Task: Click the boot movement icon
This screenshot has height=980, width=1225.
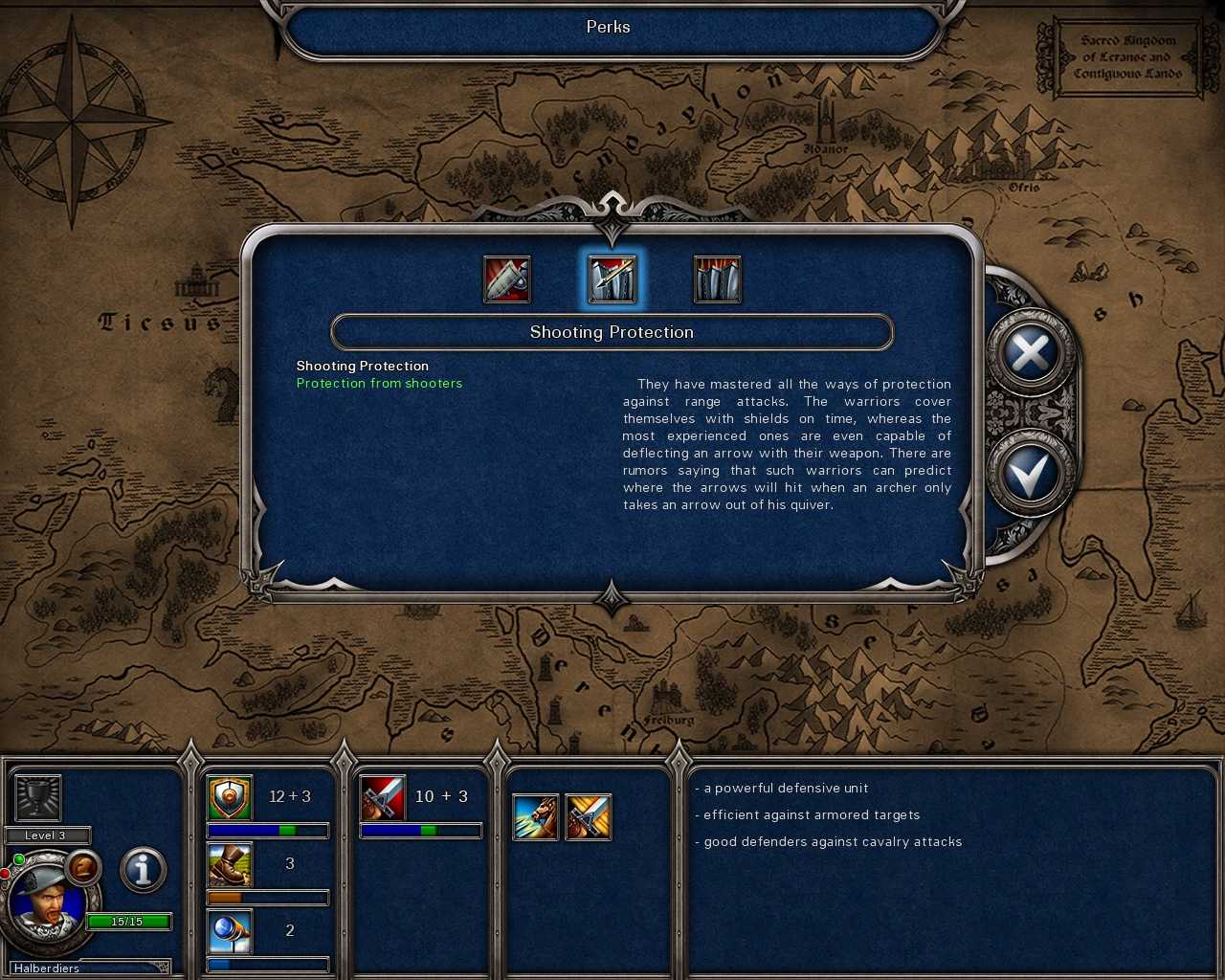Action: pos(229,863)
